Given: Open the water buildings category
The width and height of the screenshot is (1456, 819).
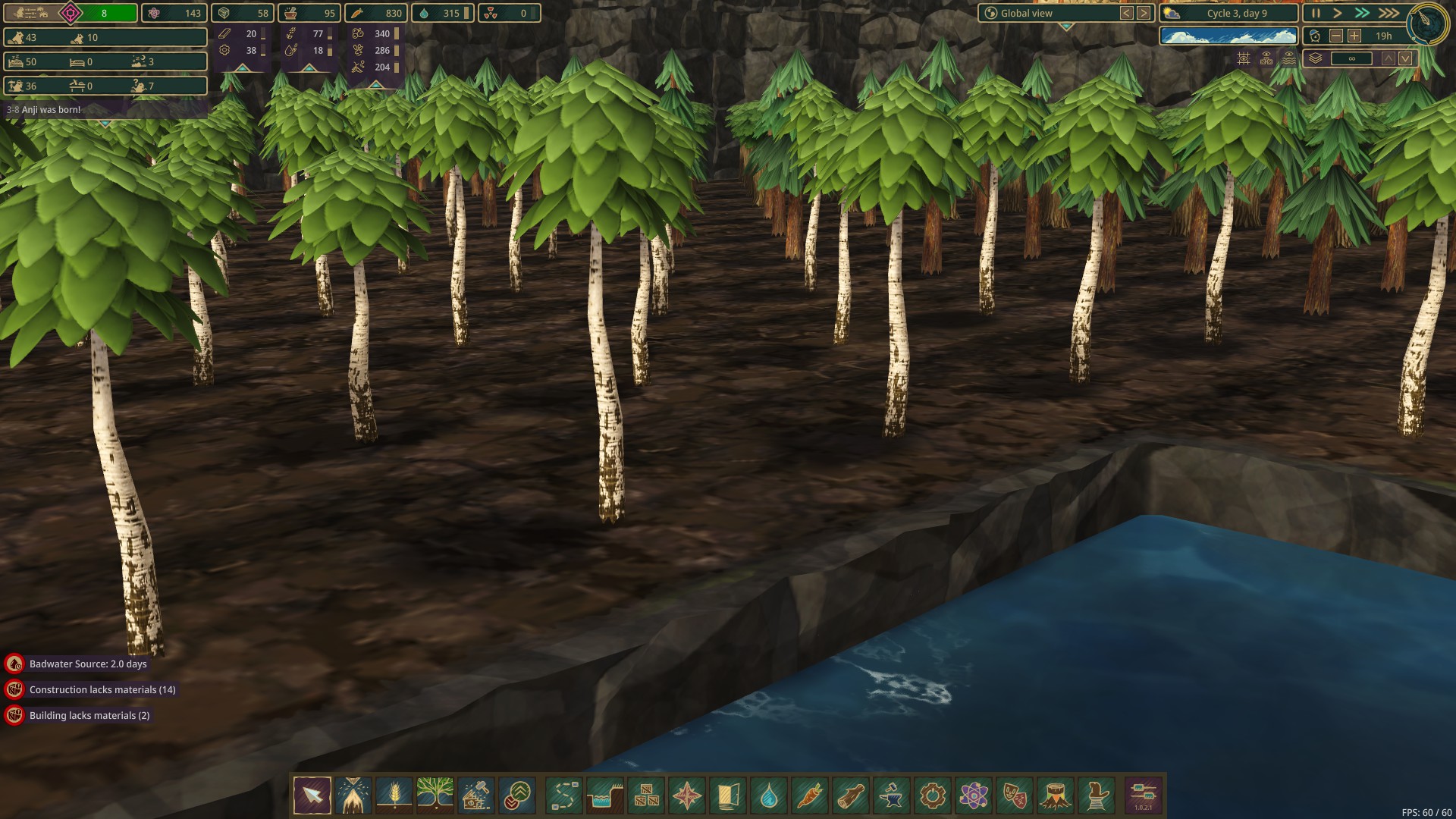Looking at the screenshot, I should click(x=769, y=795).
